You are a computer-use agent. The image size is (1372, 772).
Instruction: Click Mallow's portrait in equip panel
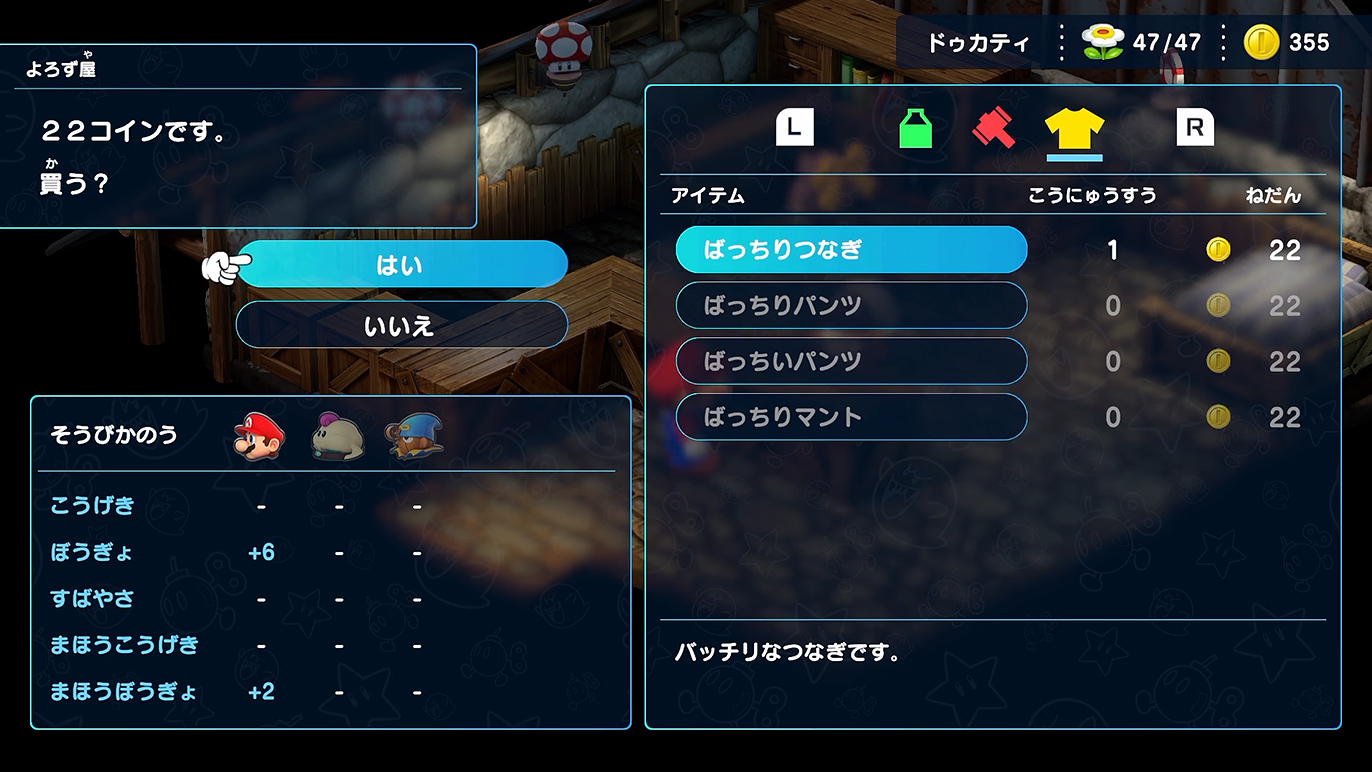point(339,436)
